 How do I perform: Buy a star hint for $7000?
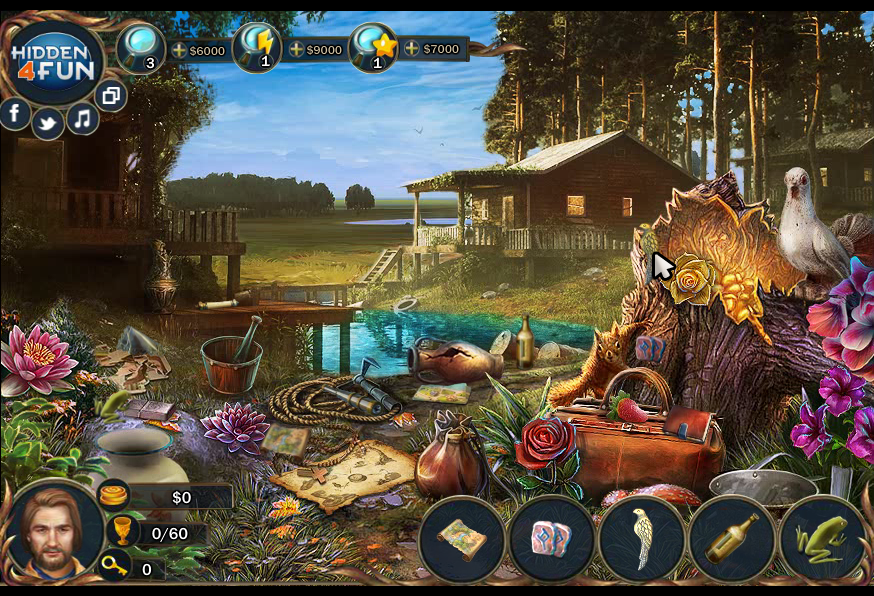(x=432, y=49)
